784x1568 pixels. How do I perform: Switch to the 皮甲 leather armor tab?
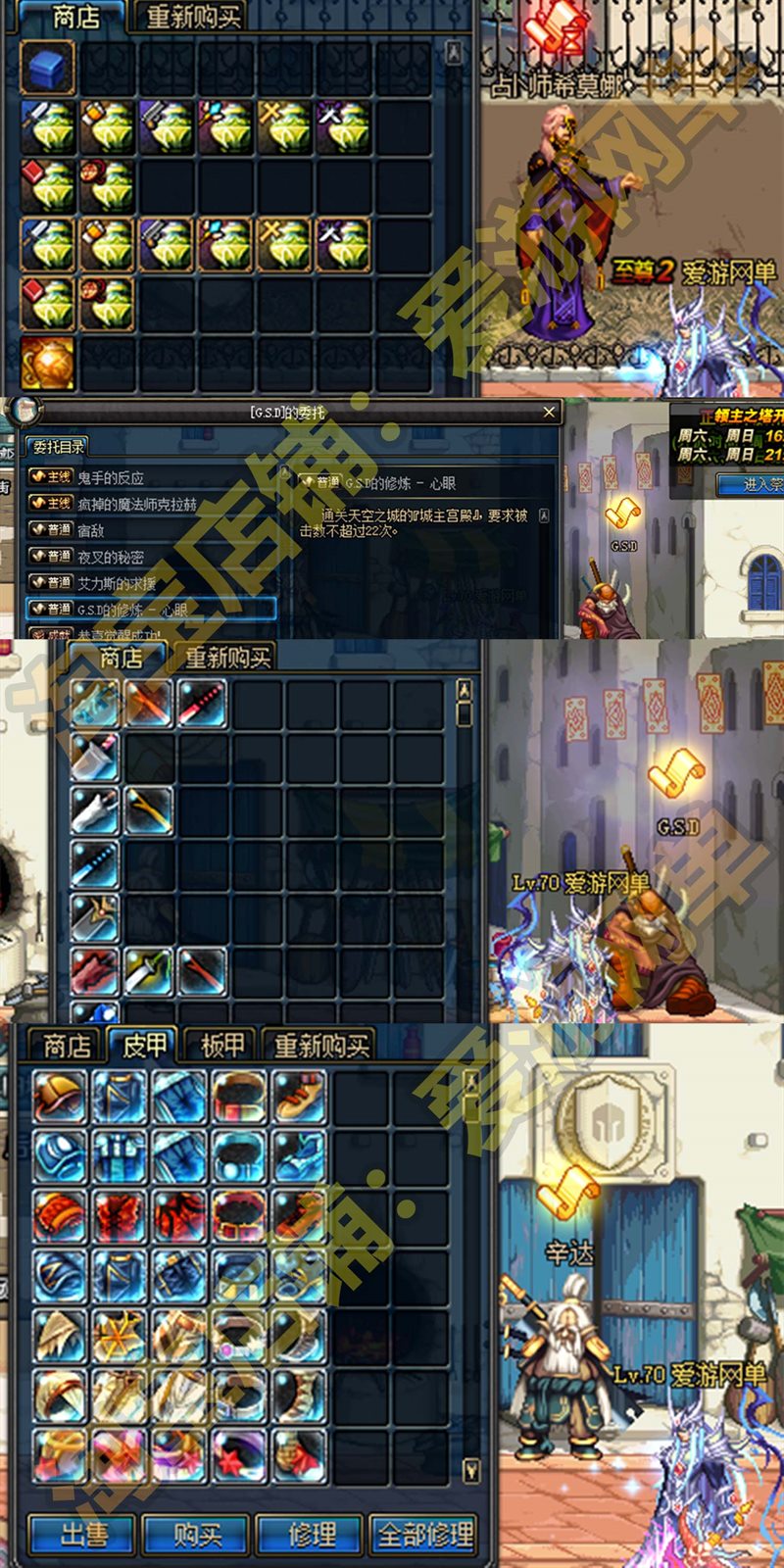click(x=144, y=1046)
